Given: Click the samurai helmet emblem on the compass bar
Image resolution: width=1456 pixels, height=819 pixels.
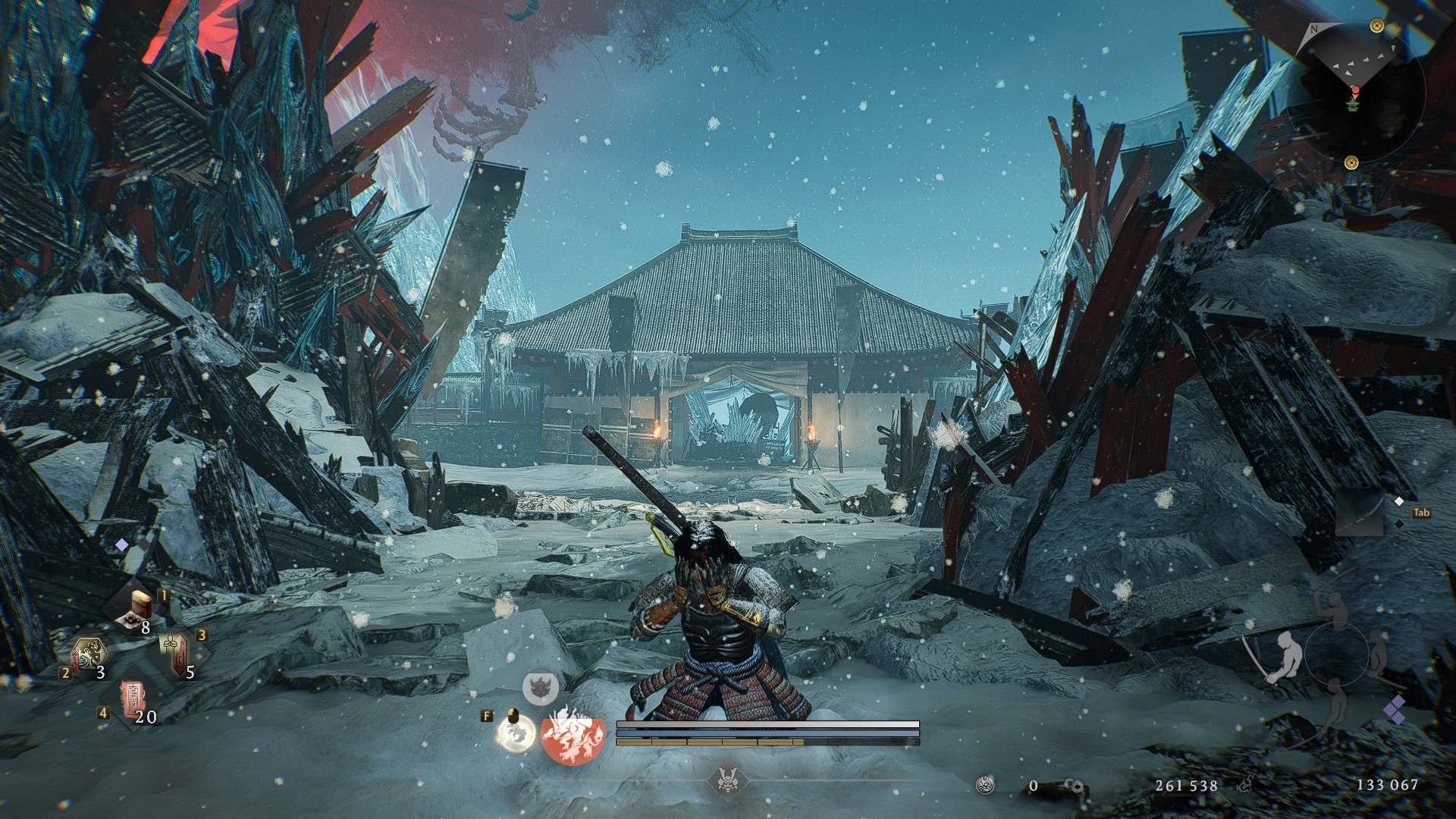Looking at the screenshot, I should point(728,779).
